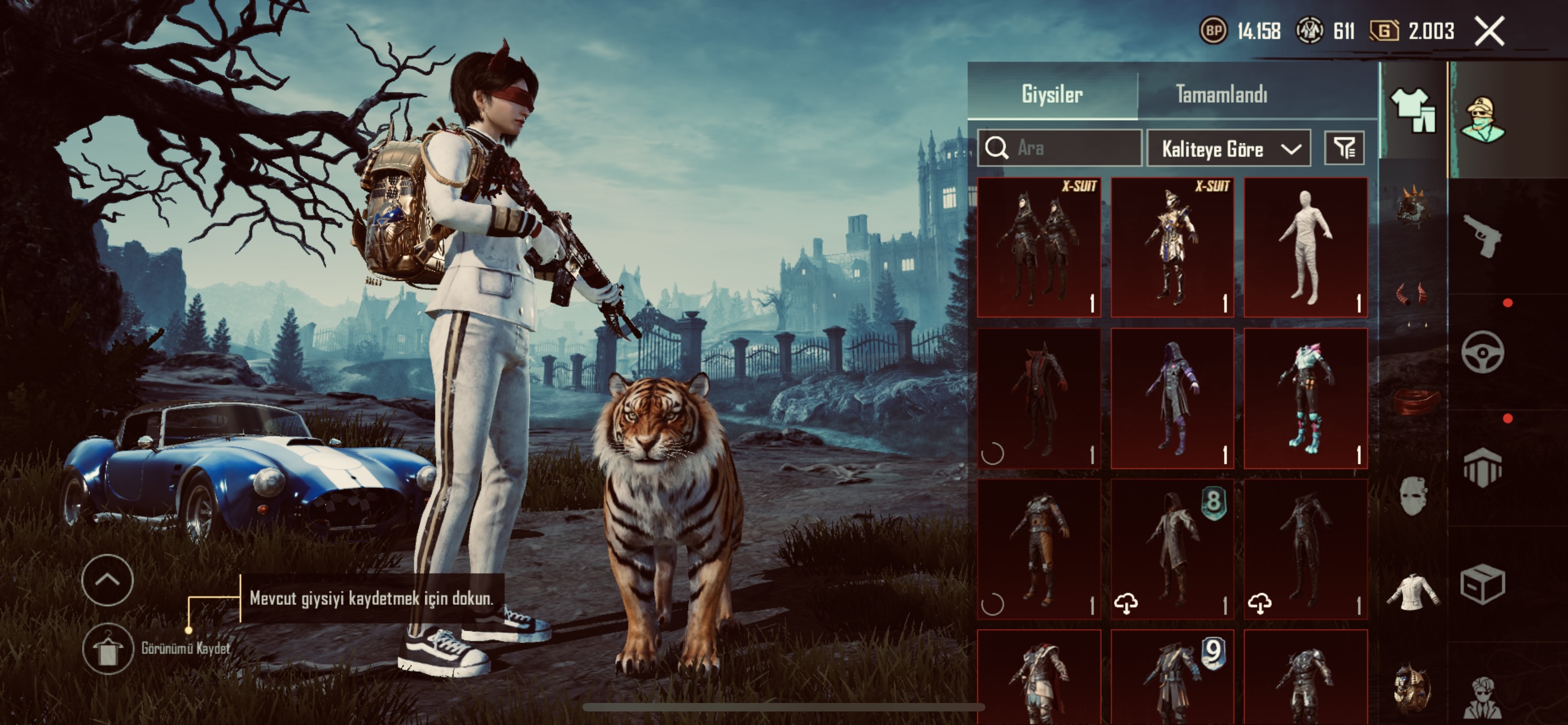The height and width of the screenshot is (725, 1568).
Task: Select the twin dark X-Suit outfit
Action: tap(1039, 247)
